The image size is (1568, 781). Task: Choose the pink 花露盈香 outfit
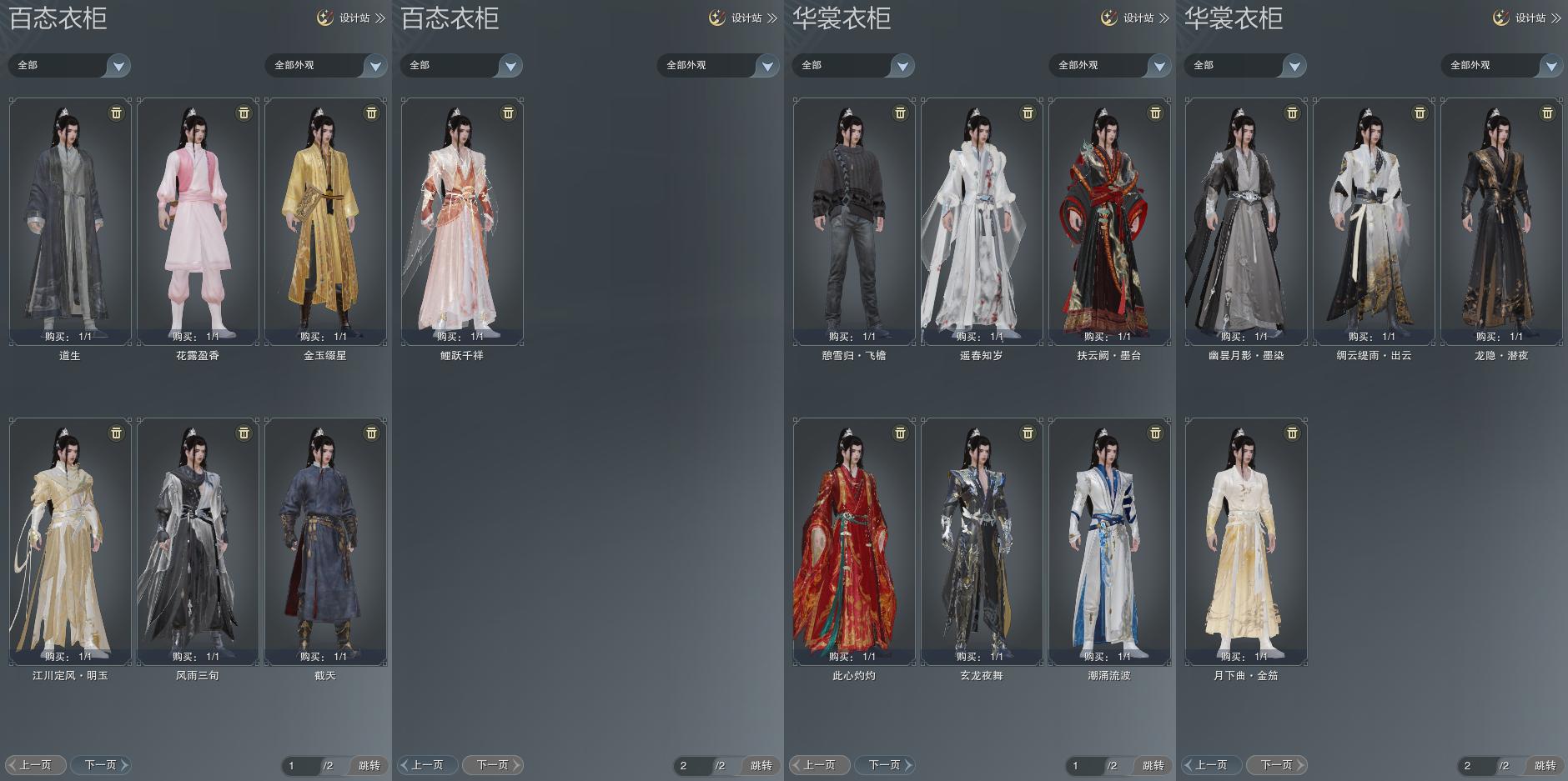(198, 221)
